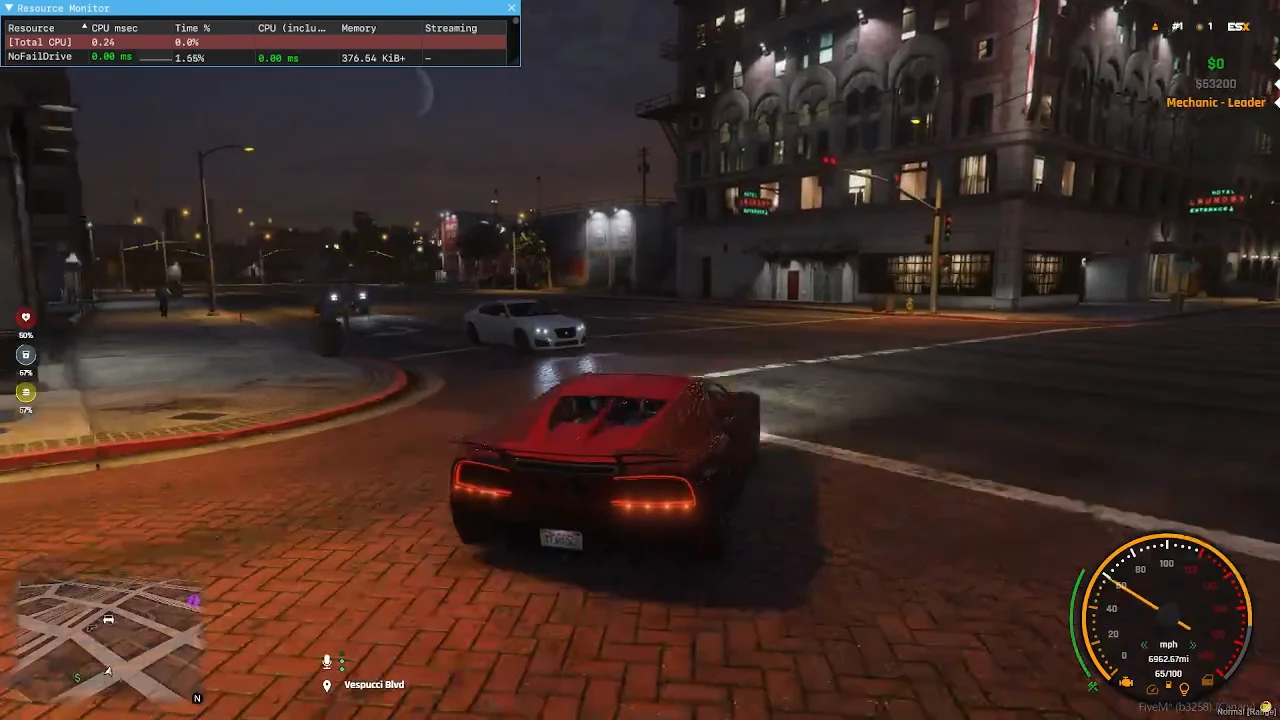Sort by Memory column header

pos(358,28)
